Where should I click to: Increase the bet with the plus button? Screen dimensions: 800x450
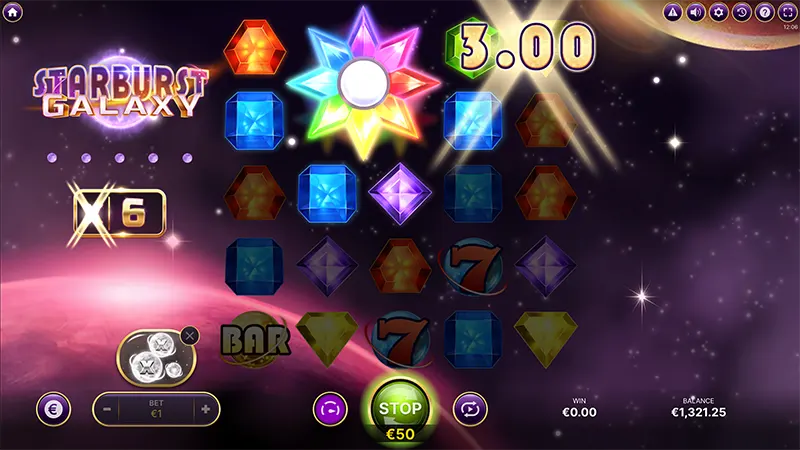point(205,409)
